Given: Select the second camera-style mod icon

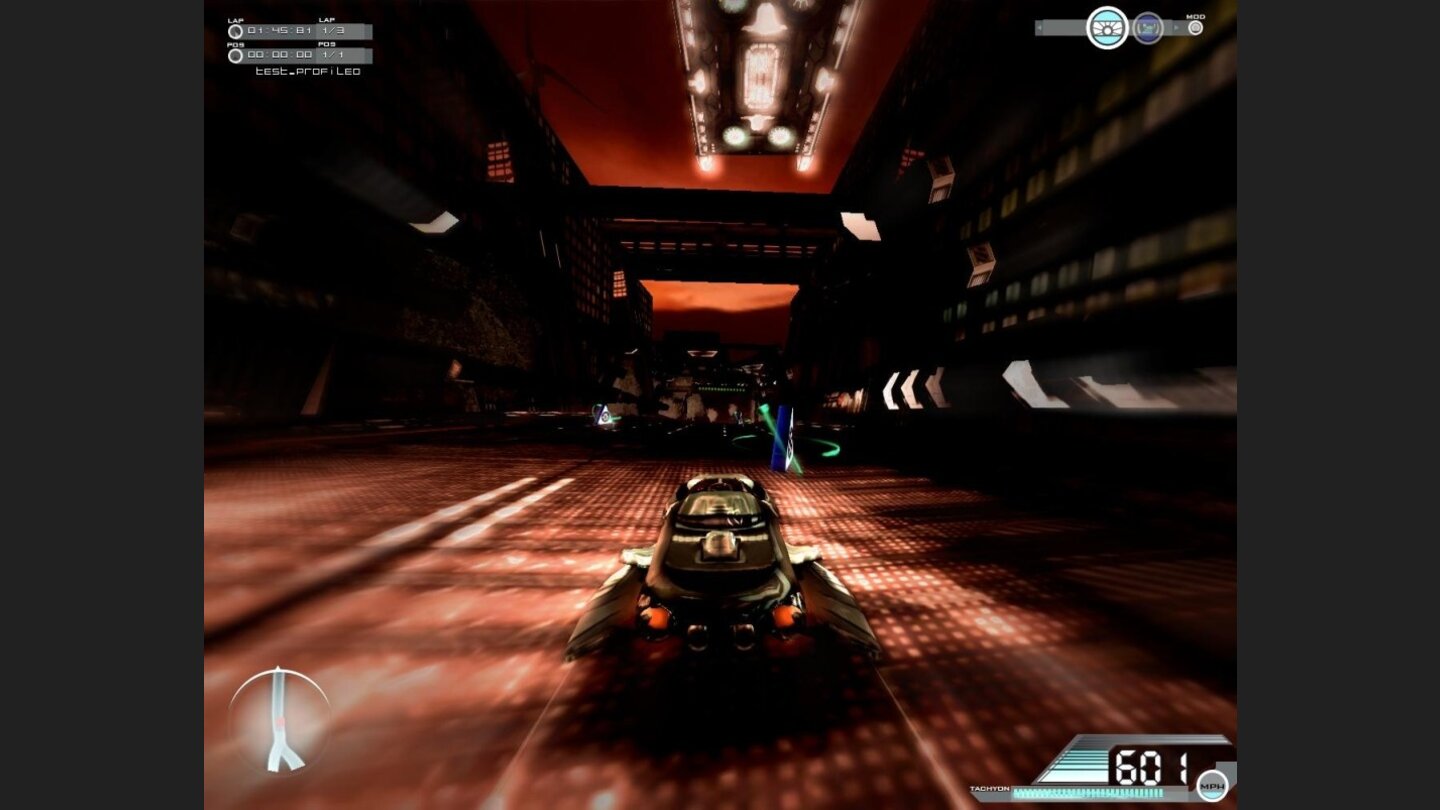Looking at the screenshot, I should [x=1148, y=27].
